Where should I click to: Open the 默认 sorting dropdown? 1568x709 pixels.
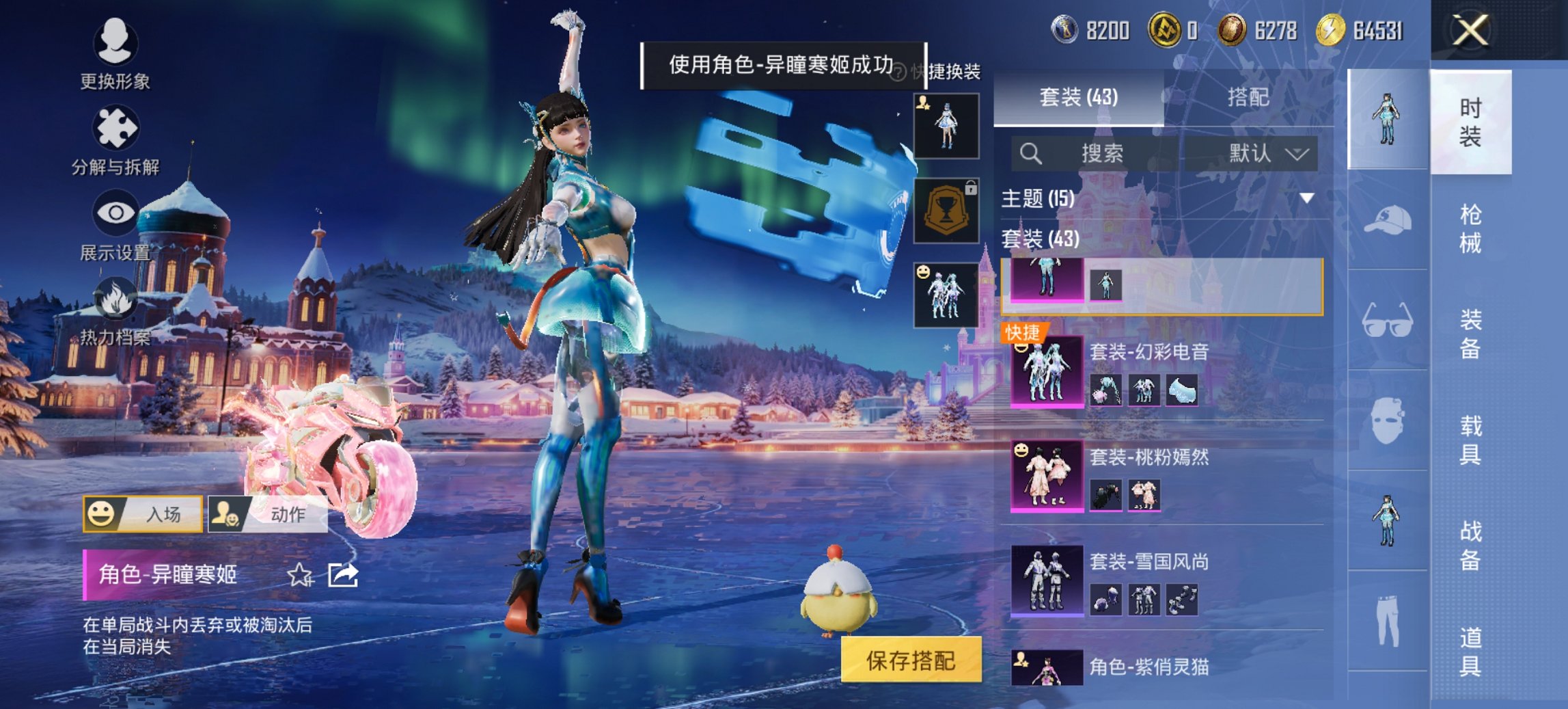(x=1263, y=153)
